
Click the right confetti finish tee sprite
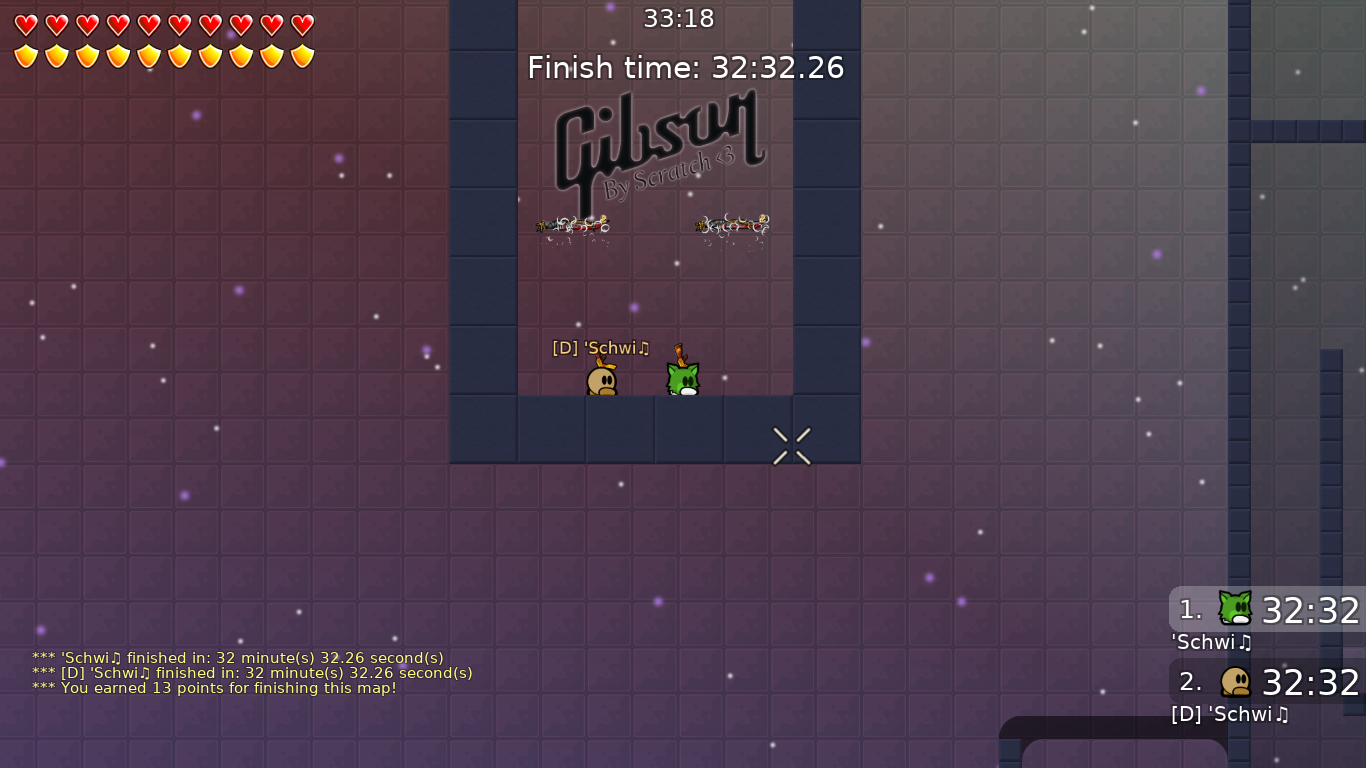coord(732,227)
